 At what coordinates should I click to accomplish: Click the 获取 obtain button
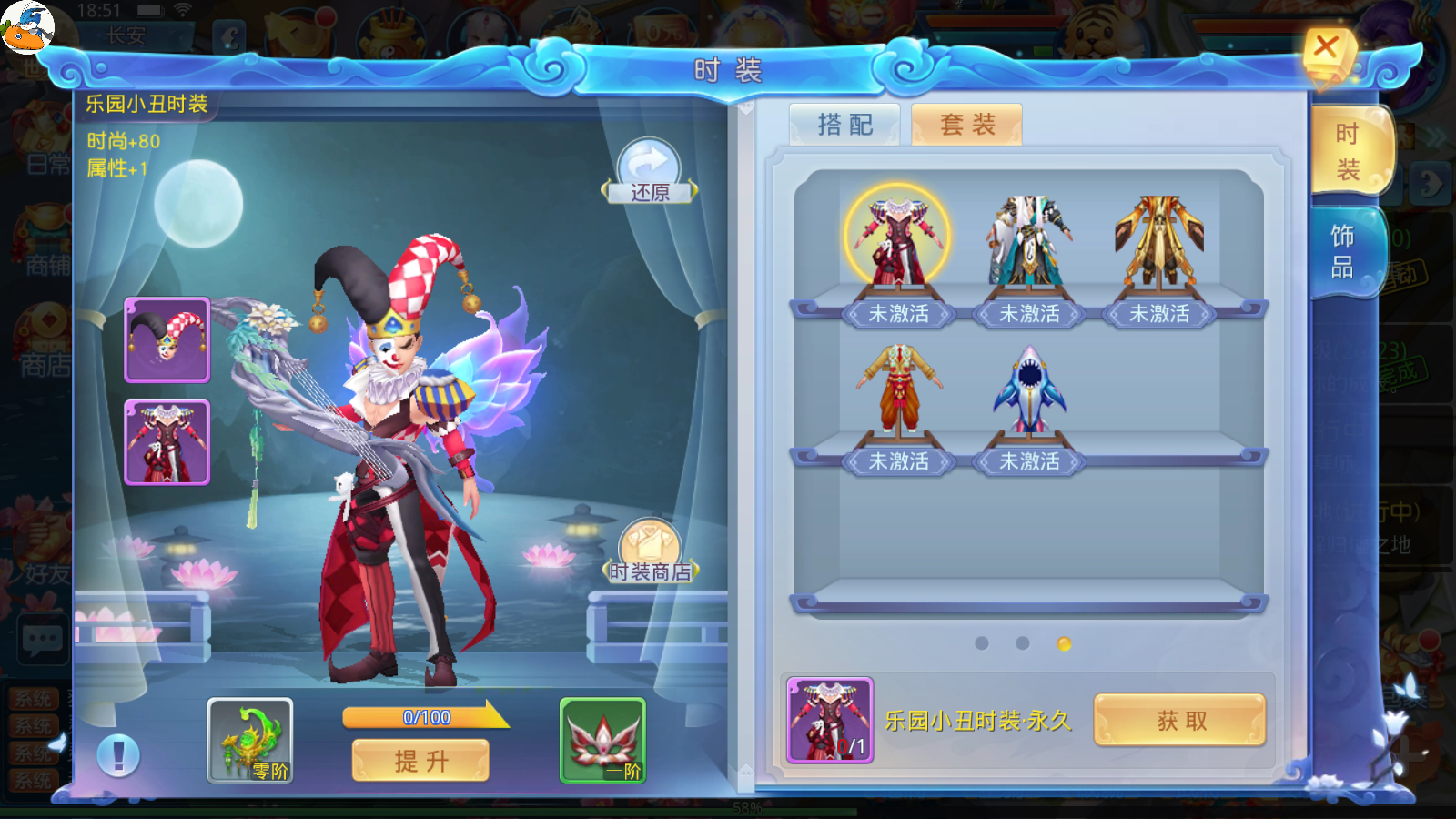point(1180,721)
